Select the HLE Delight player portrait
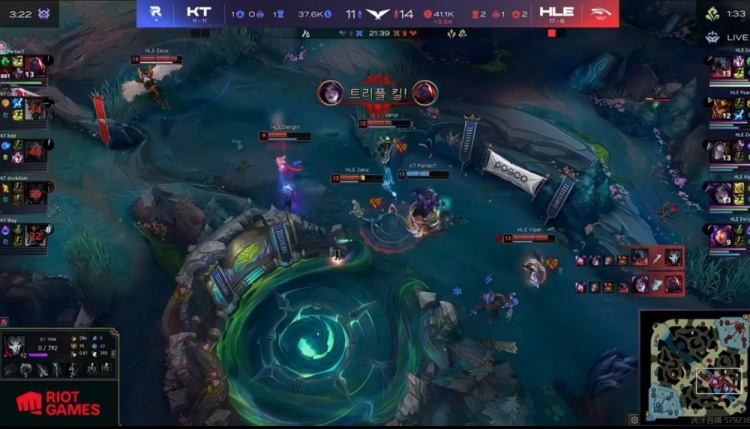The image size is (750, 429). [721, 235]
